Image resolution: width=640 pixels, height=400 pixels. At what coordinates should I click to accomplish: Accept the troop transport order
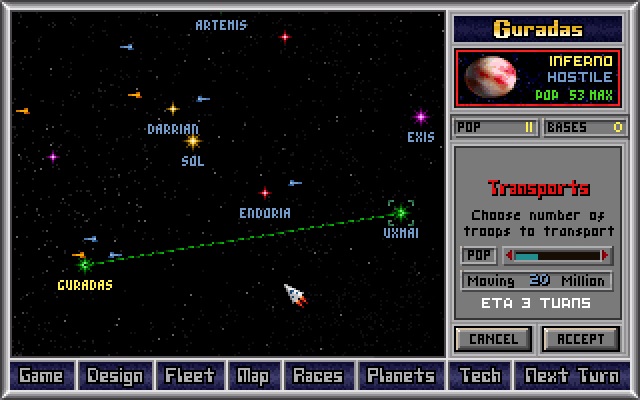click(x=580, y=339)
